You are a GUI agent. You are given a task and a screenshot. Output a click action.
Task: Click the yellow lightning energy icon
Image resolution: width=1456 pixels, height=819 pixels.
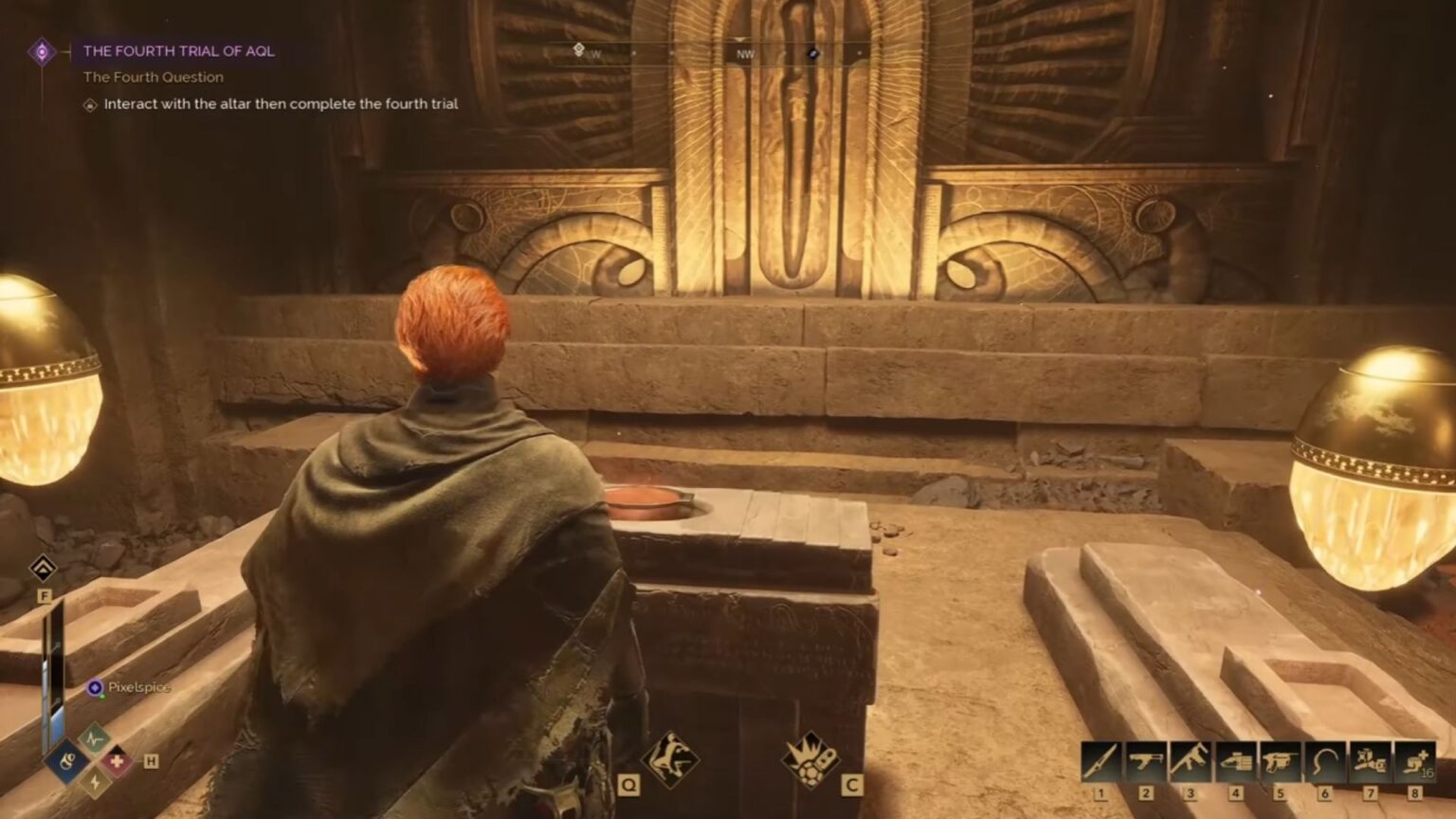click(x=94, y=782)
